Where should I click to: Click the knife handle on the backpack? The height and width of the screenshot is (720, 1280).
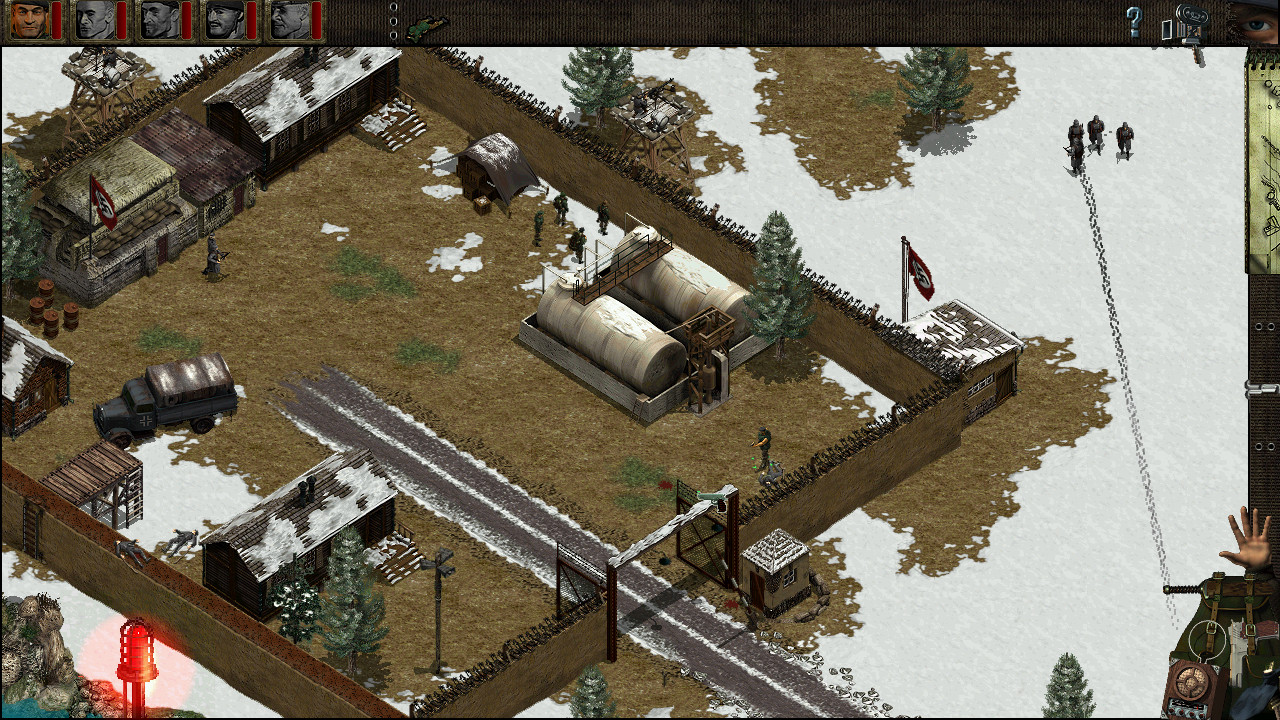(1180, 589)
